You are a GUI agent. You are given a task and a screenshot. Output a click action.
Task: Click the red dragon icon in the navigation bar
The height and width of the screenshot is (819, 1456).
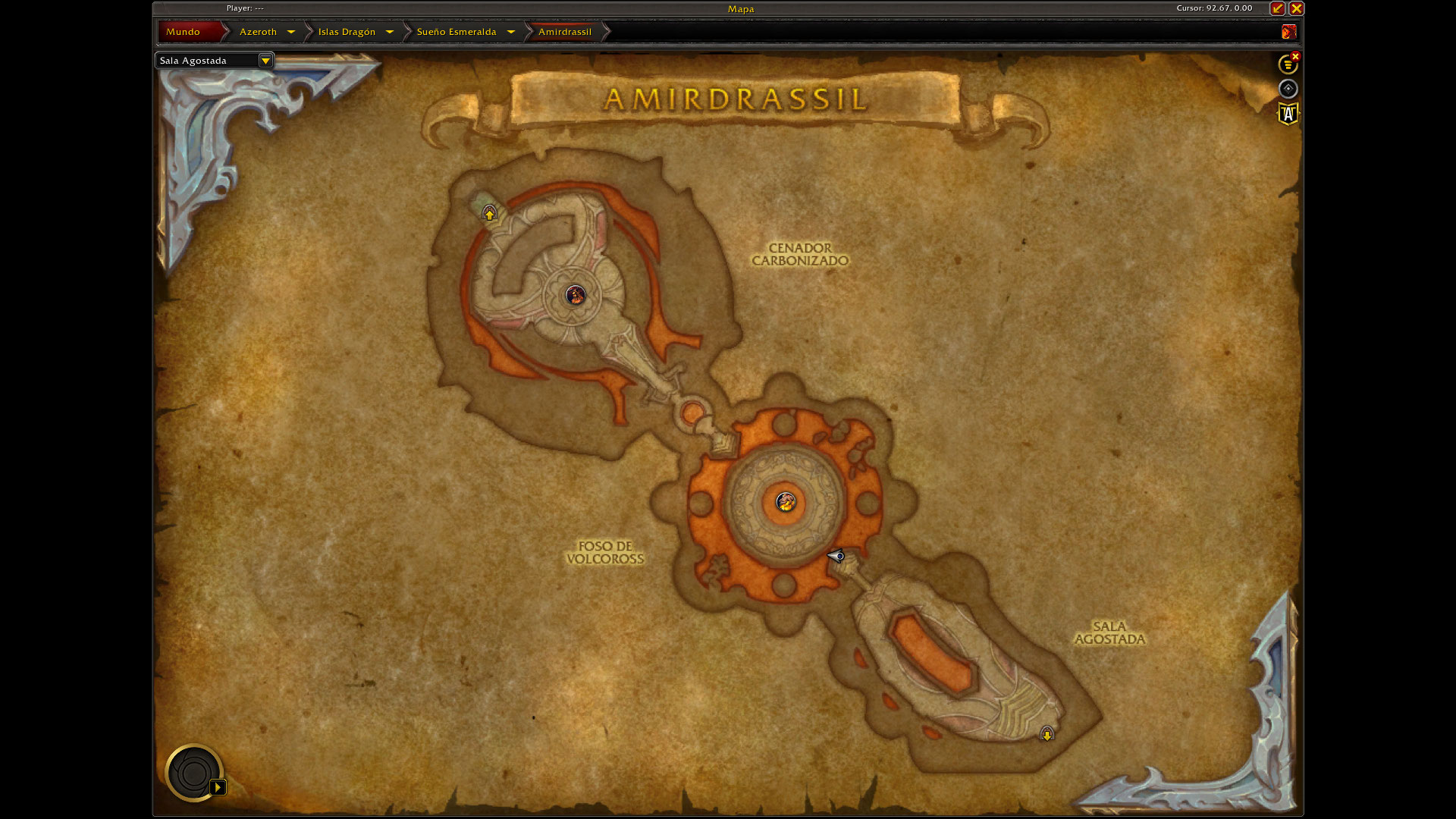(1288, 32)
